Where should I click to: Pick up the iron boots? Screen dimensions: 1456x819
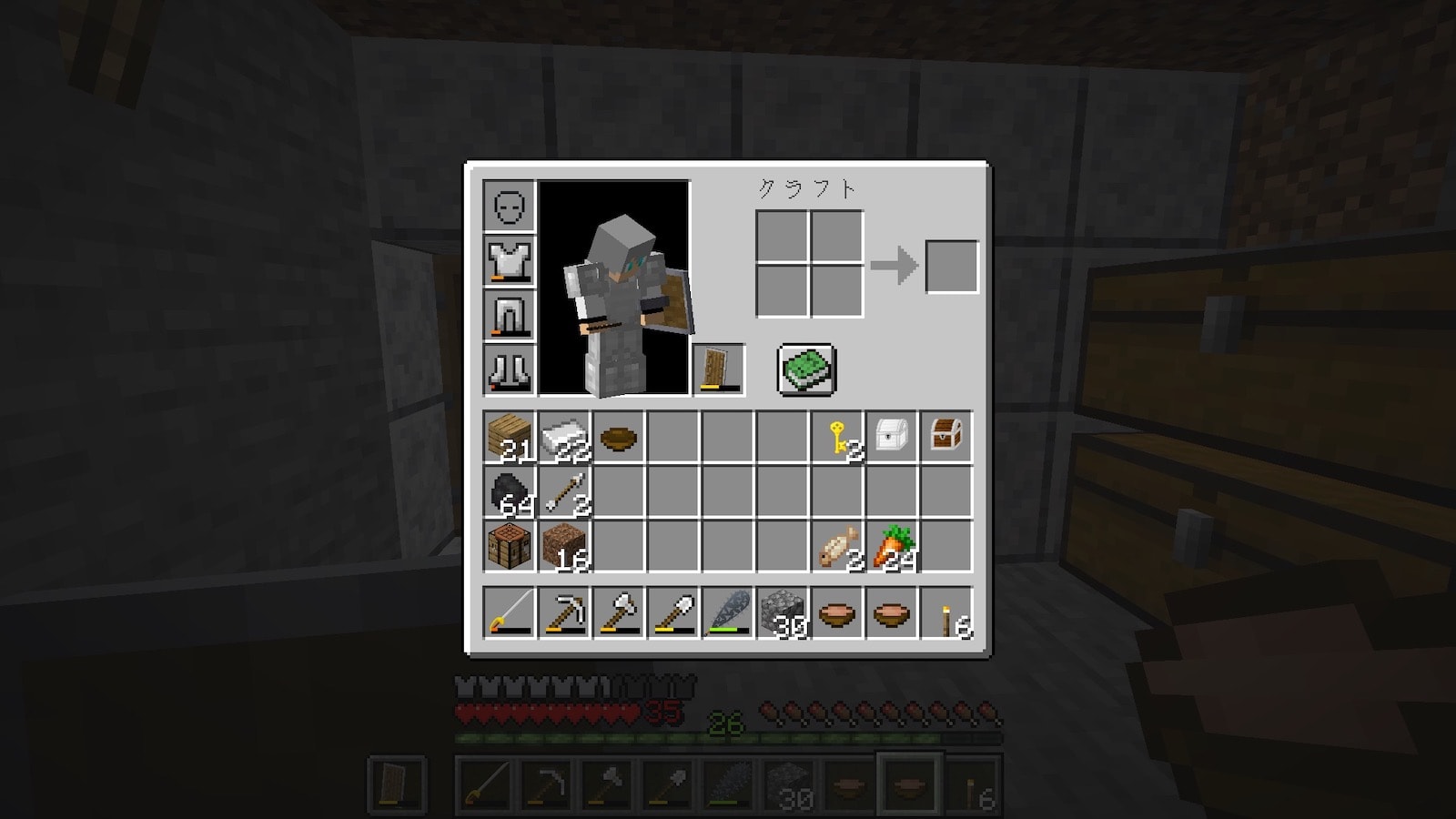coord(510,369)
